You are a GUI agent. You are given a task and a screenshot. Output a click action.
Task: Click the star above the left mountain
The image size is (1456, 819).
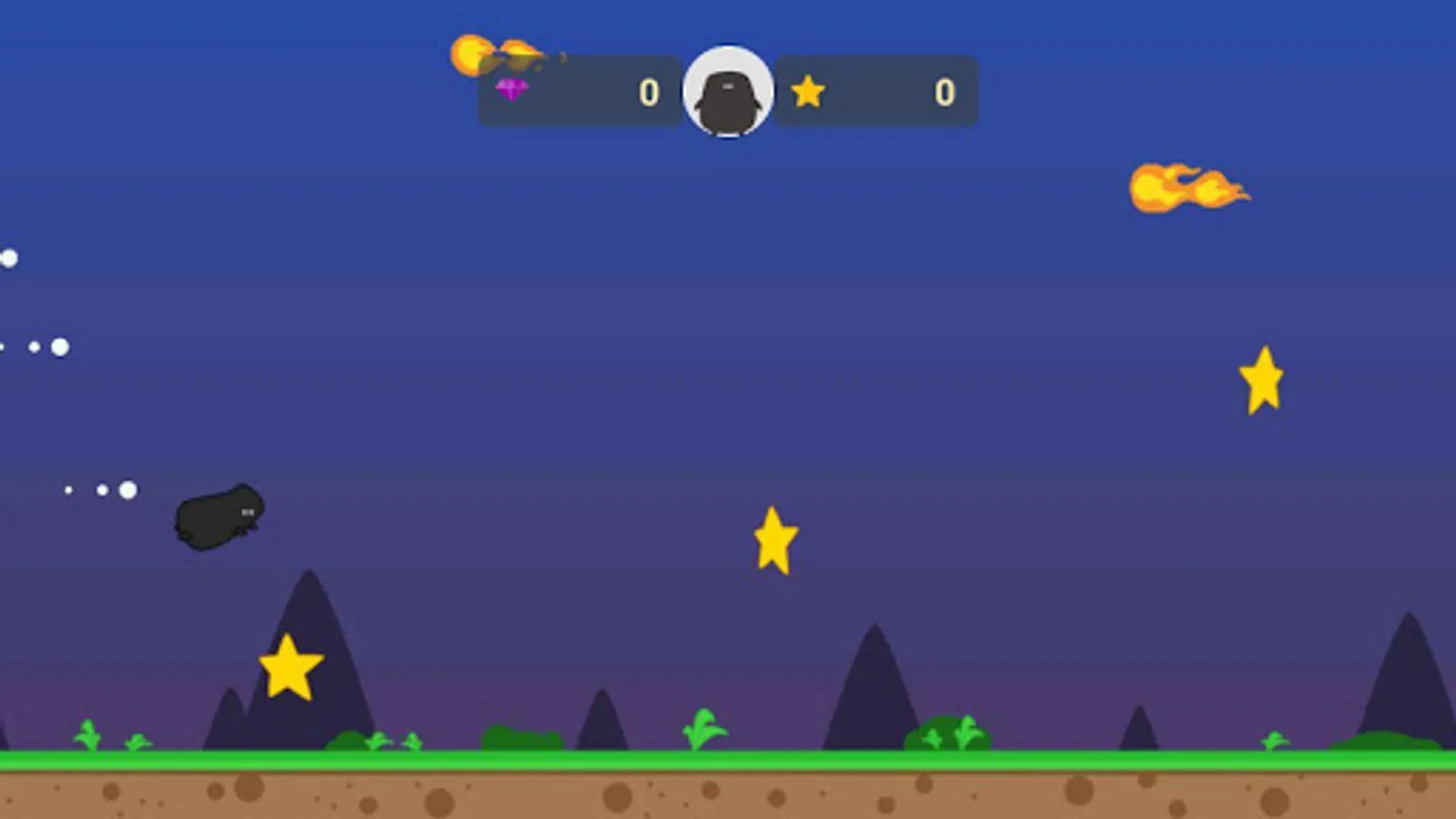pyautogui.click(x=291, y=671)
